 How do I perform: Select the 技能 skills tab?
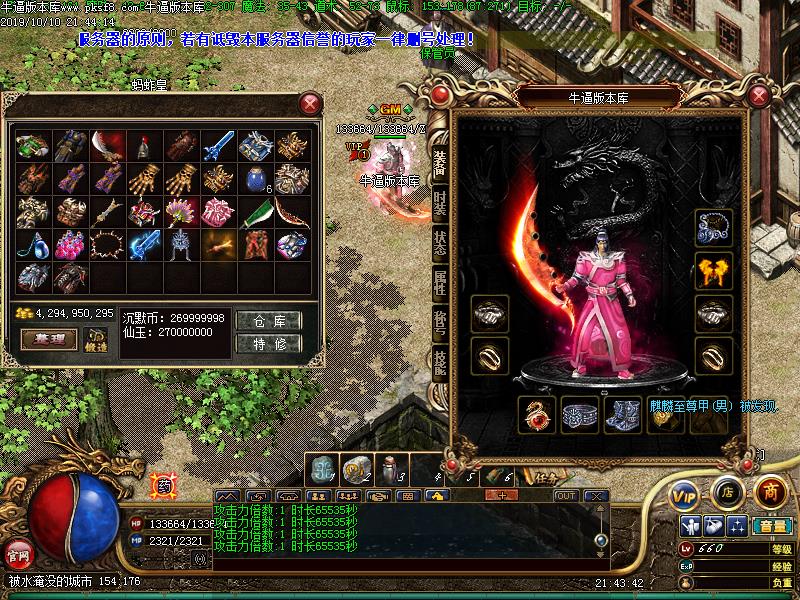pos(440,361)
